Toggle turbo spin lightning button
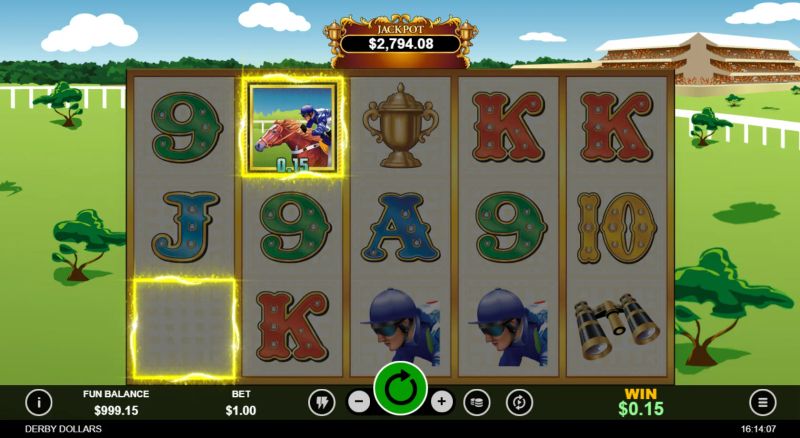 (x=321, y=402)
